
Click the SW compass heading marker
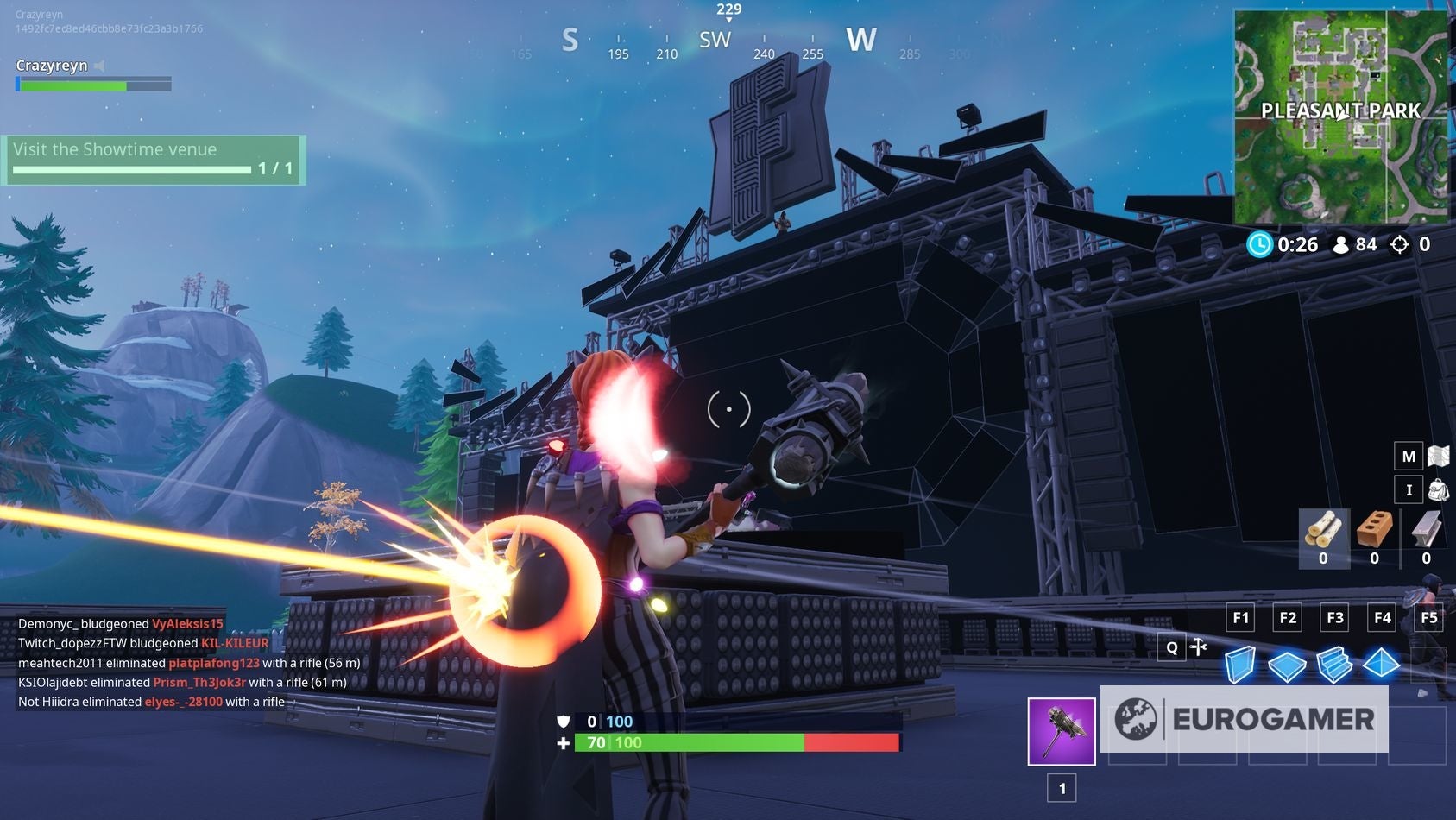pos(715,39)
